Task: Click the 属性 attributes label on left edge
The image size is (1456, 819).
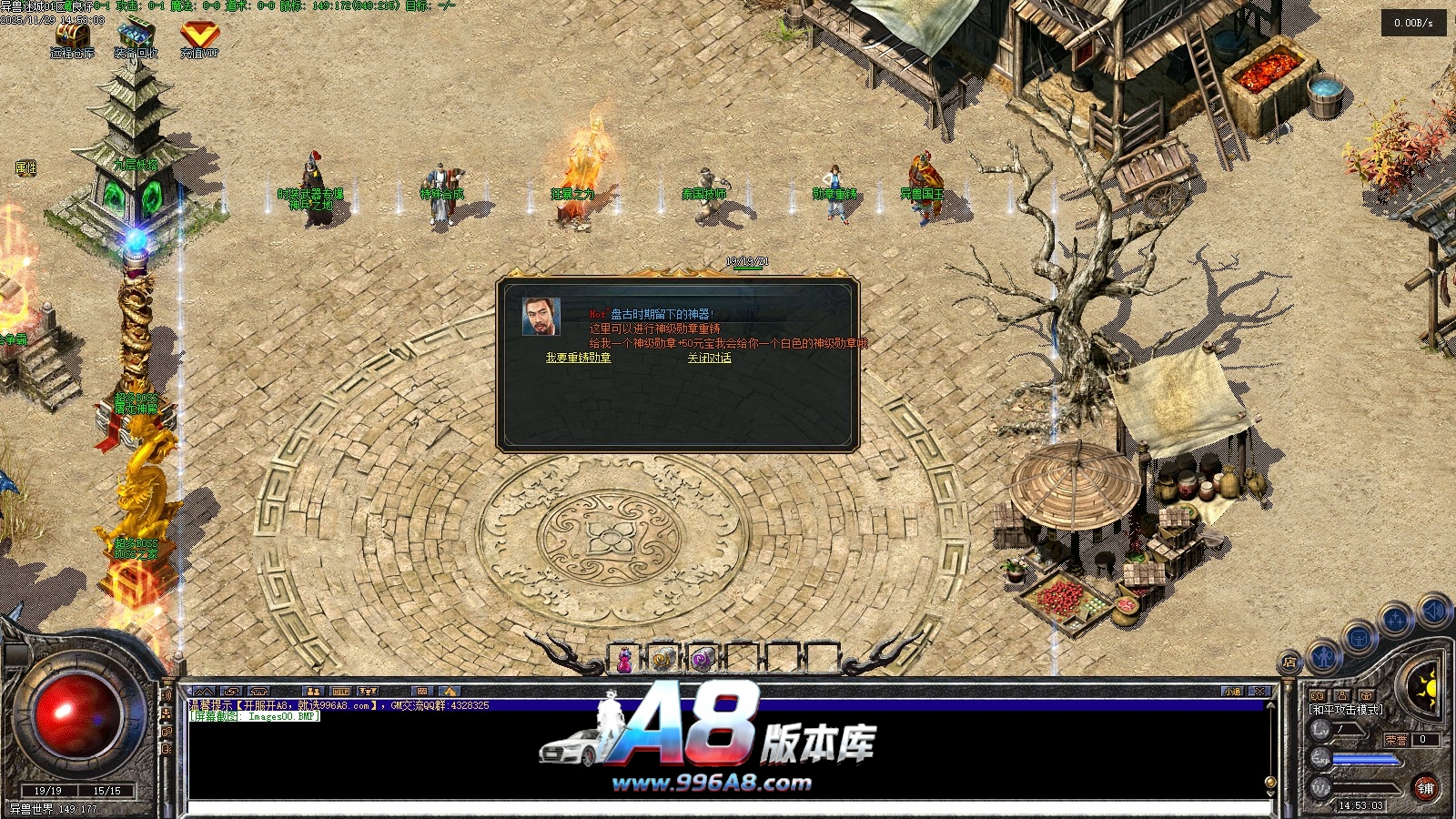Action: tap(25, 168)
